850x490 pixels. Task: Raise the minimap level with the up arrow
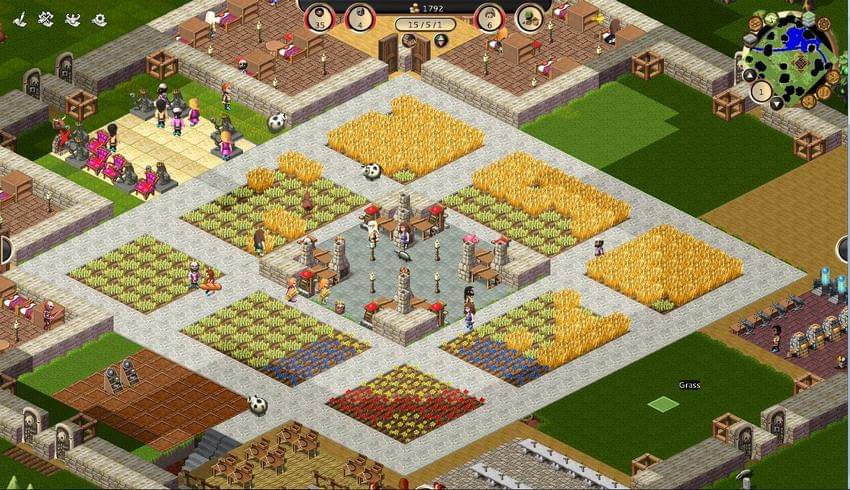coord(749,75)
